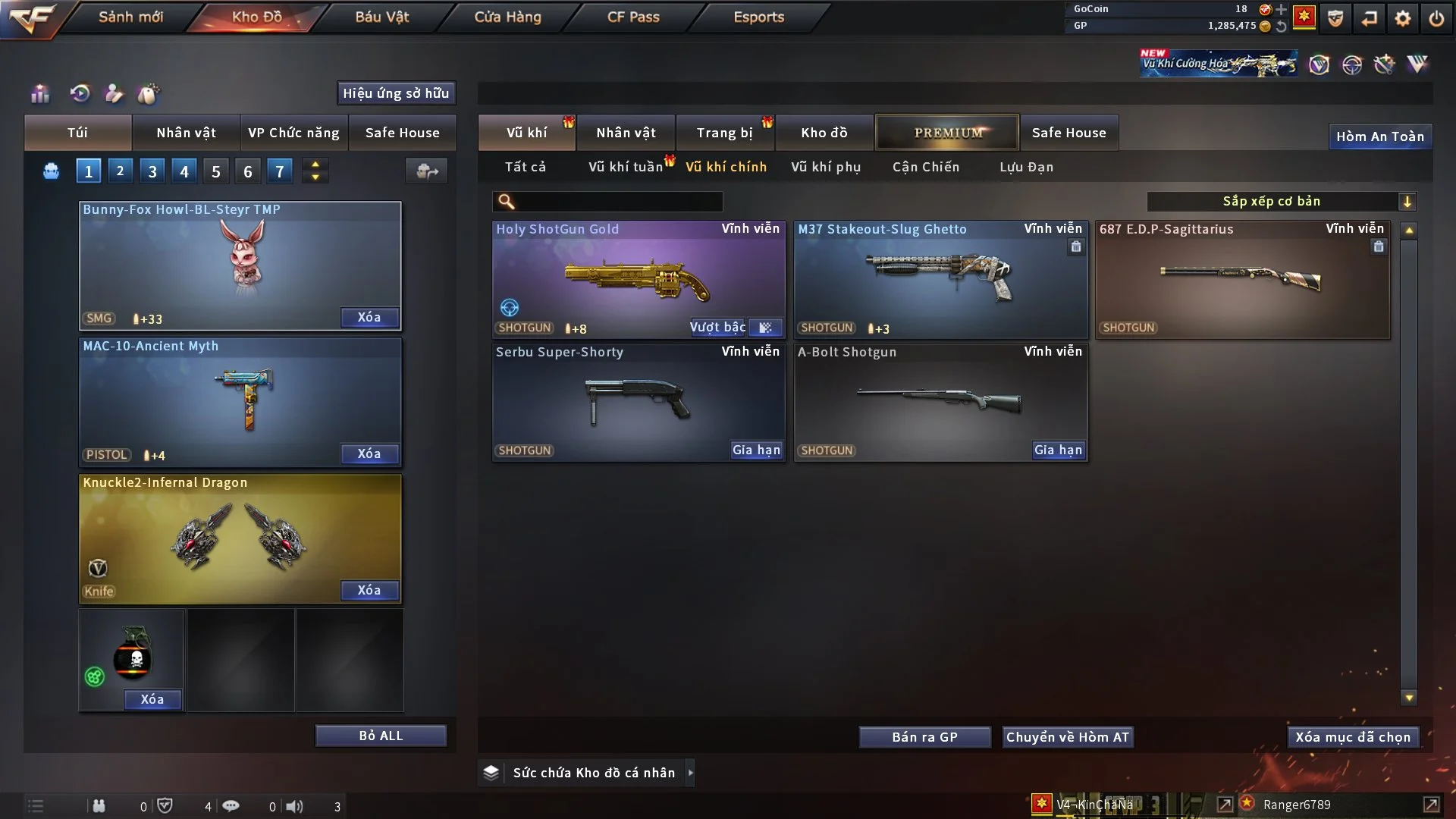Go to the Sảnh mới lobby

click(x=130, y=17)
